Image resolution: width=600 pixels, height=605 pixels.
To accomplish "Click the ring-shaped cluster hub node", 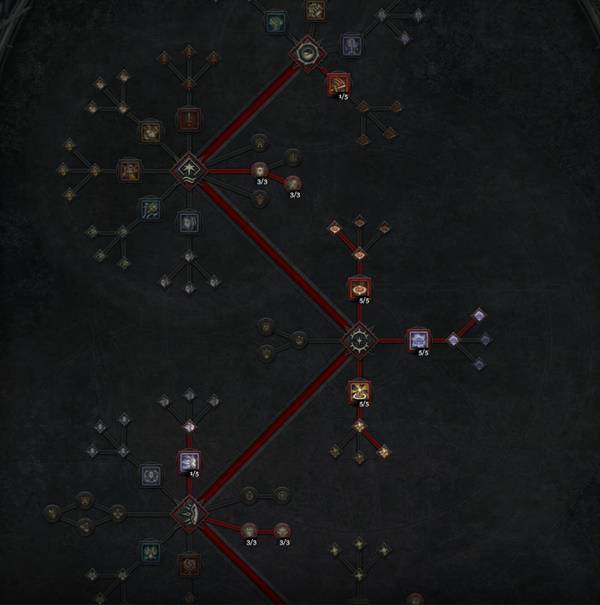I will click(x=305, y=52).
